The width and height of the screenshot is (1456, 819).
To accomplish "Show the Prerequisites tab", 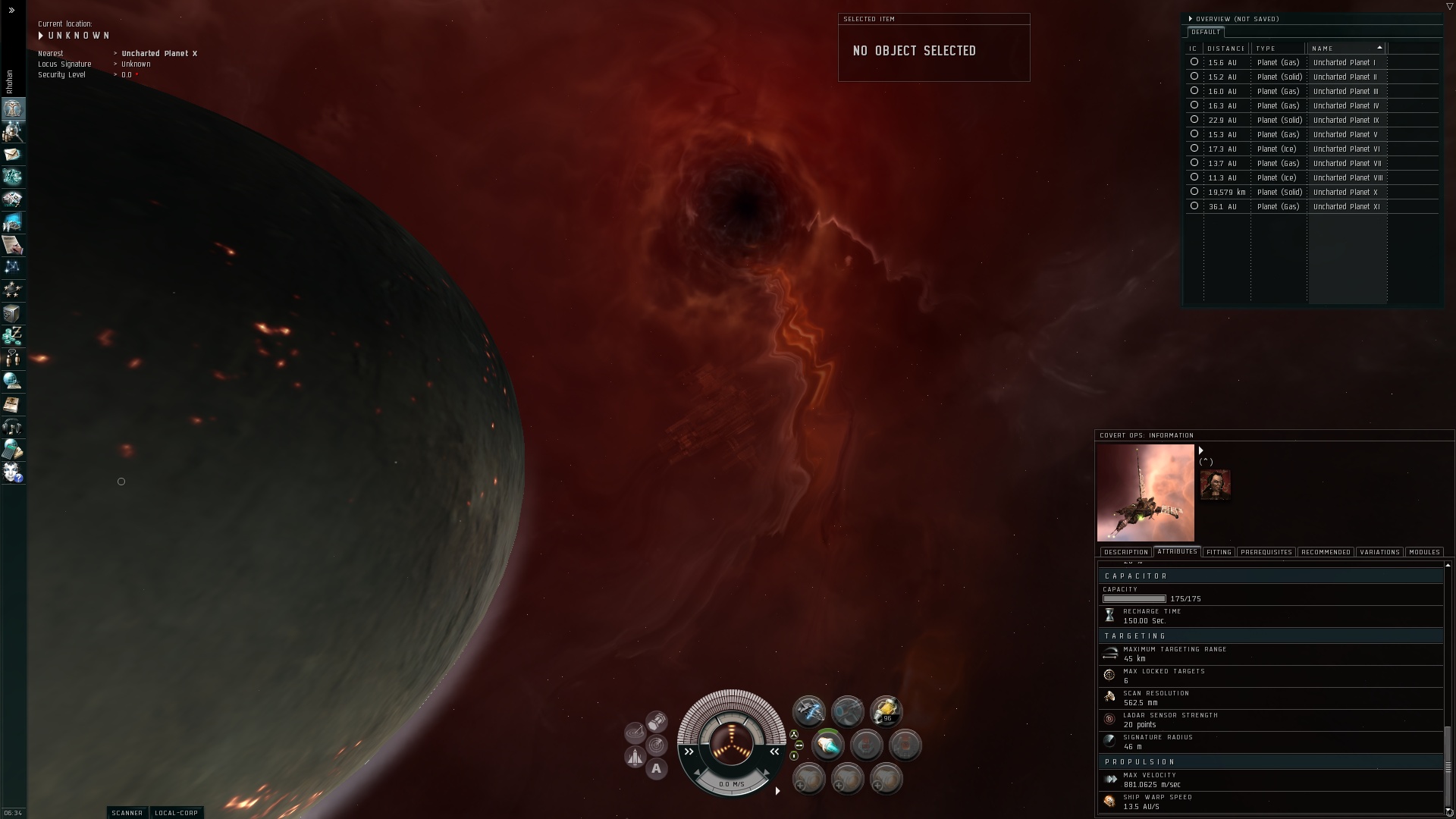I will click(x=1266, y=552).
